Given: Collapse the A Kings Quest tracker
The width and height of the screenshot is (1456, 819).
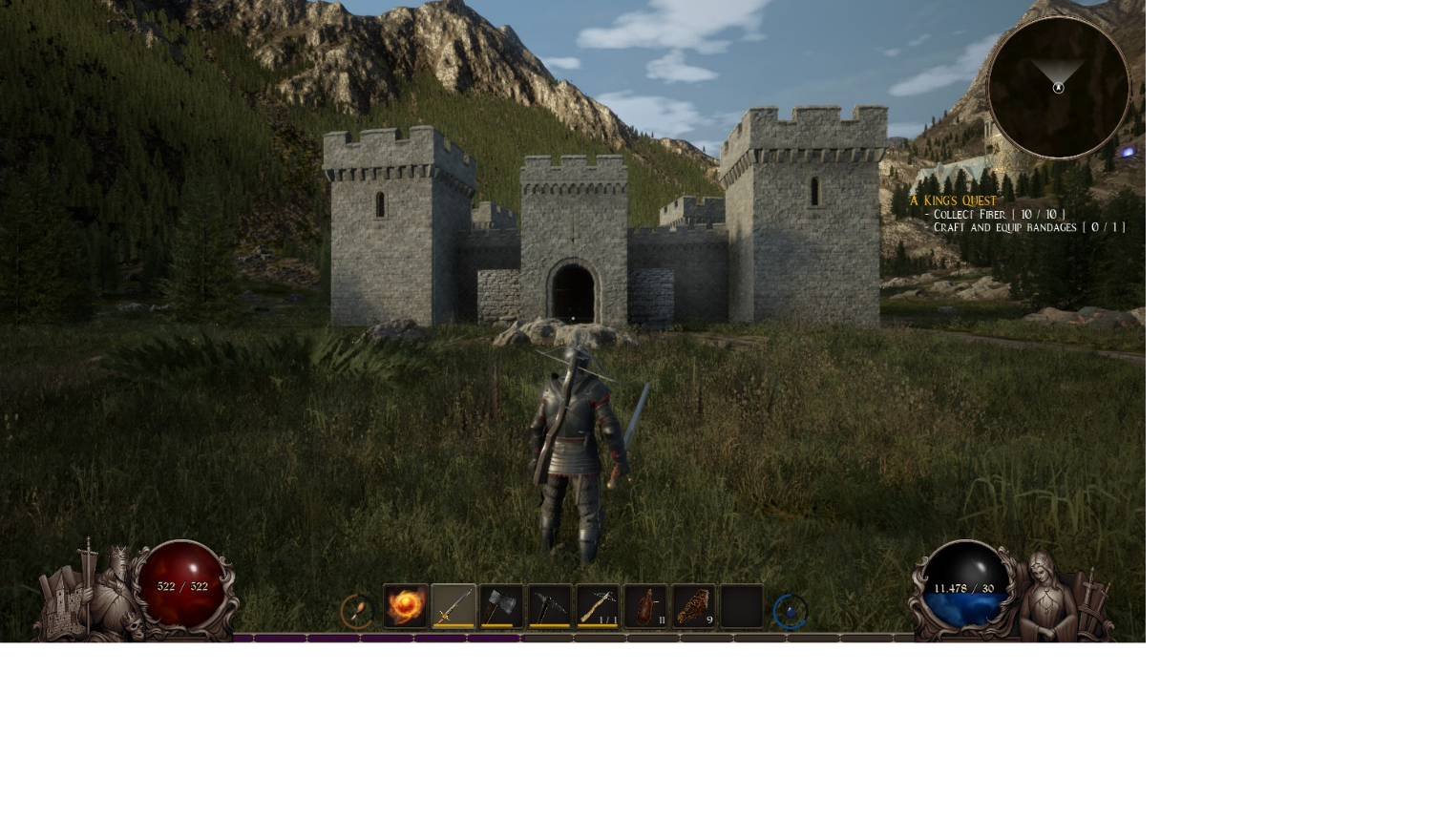Looking at the screenshot, I should click(x=955, y=200).
